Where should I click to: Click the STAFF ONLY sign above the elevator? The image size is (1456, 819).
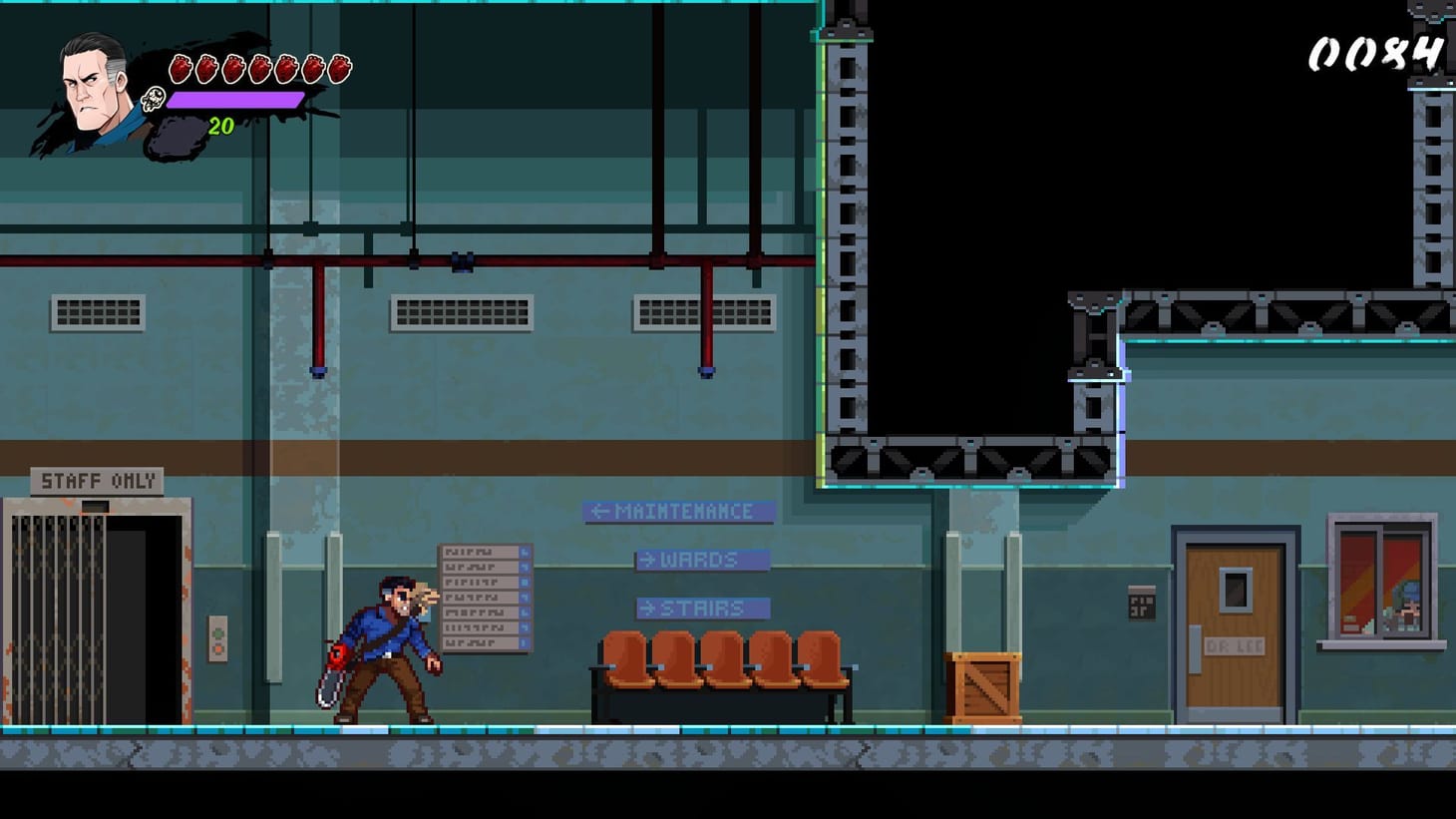pyautogui.click(x=97, y=480)
